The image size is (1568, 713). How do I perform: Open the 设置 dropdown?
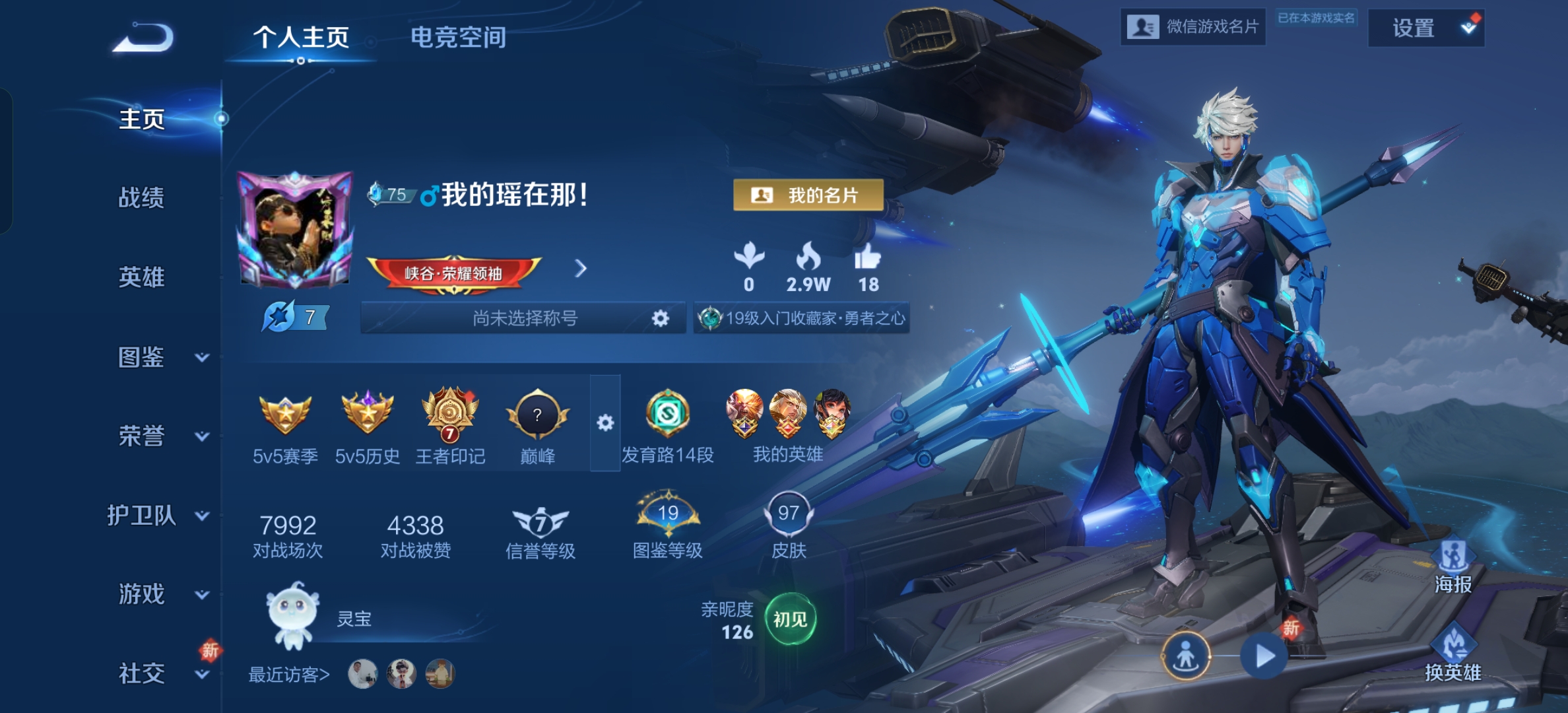[1425, 28]
